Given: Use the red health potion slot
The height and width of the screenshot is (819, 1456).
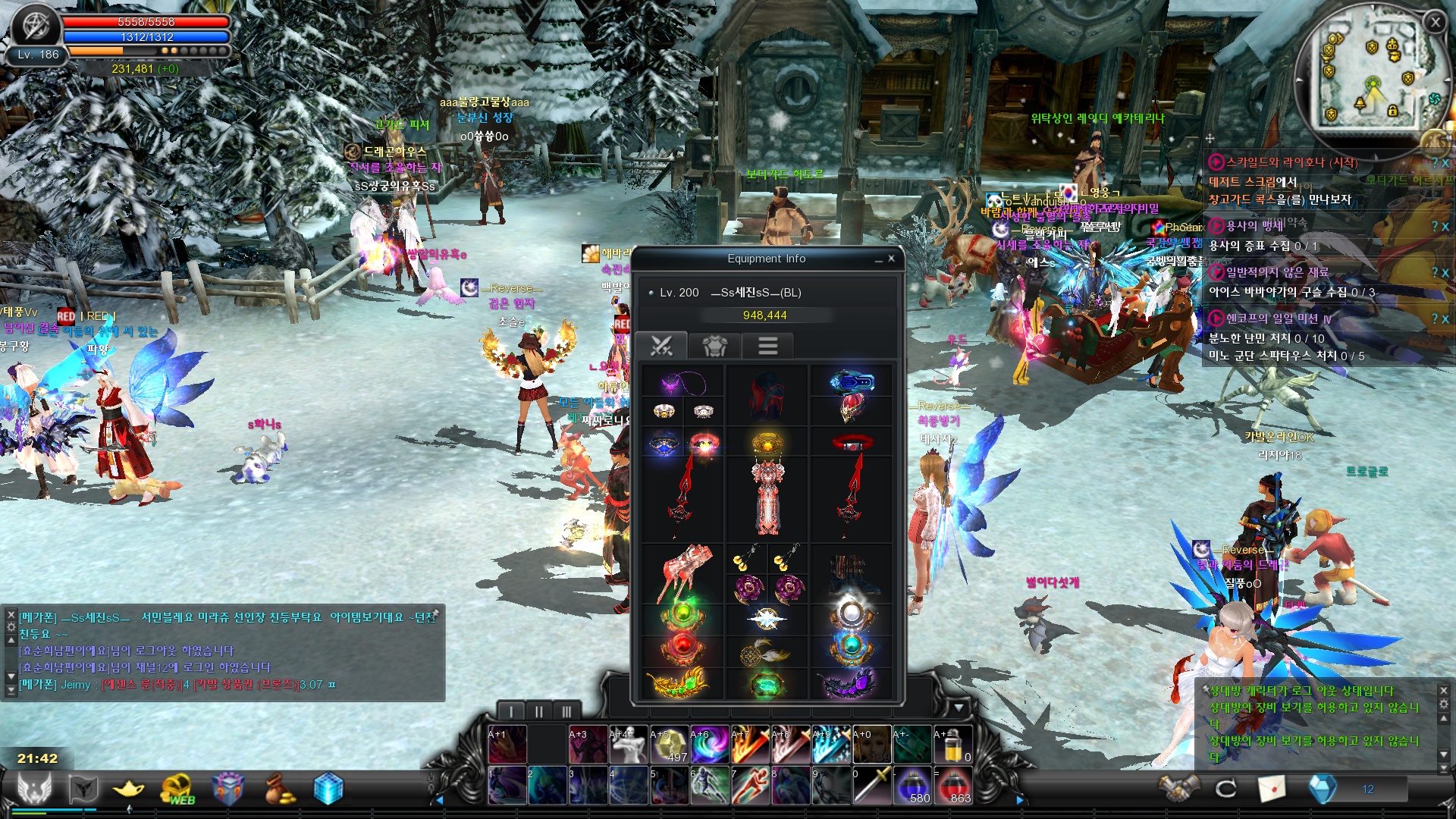Looking at the screenshot, I should [953, 785].
